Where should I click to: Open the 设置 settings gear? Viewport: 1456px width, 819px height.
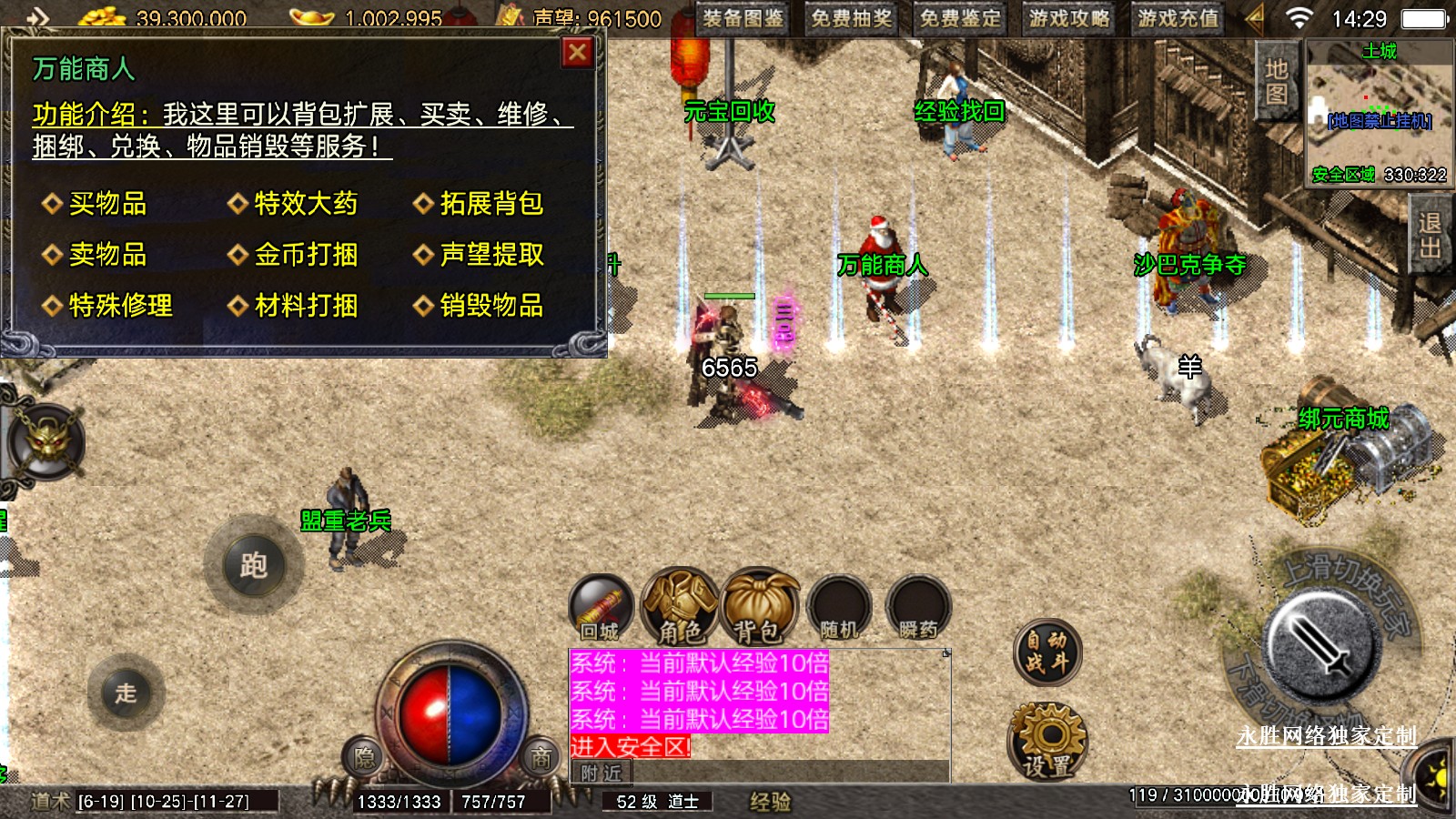[x=1047, y=741]
